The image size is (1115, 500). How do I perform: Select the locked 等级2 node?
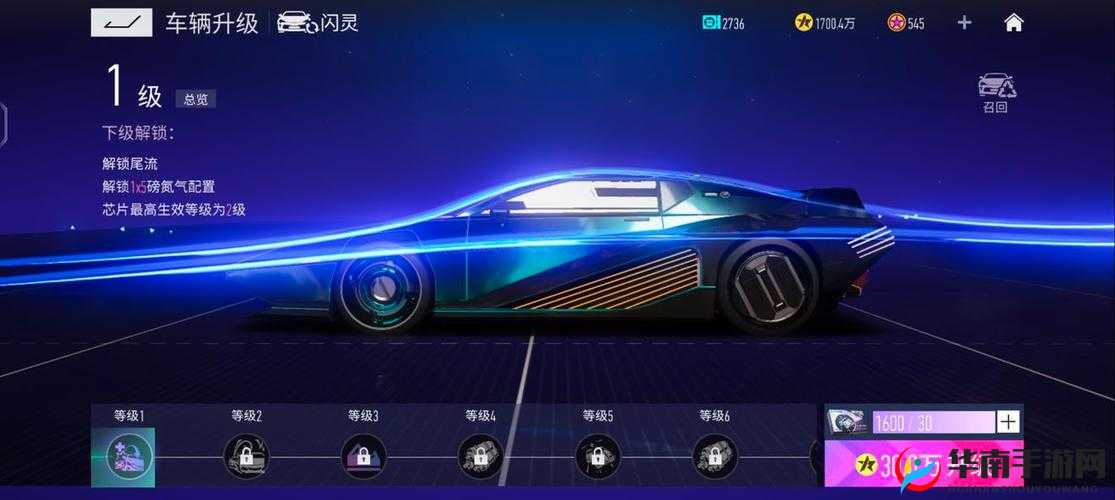coord(246,456)
